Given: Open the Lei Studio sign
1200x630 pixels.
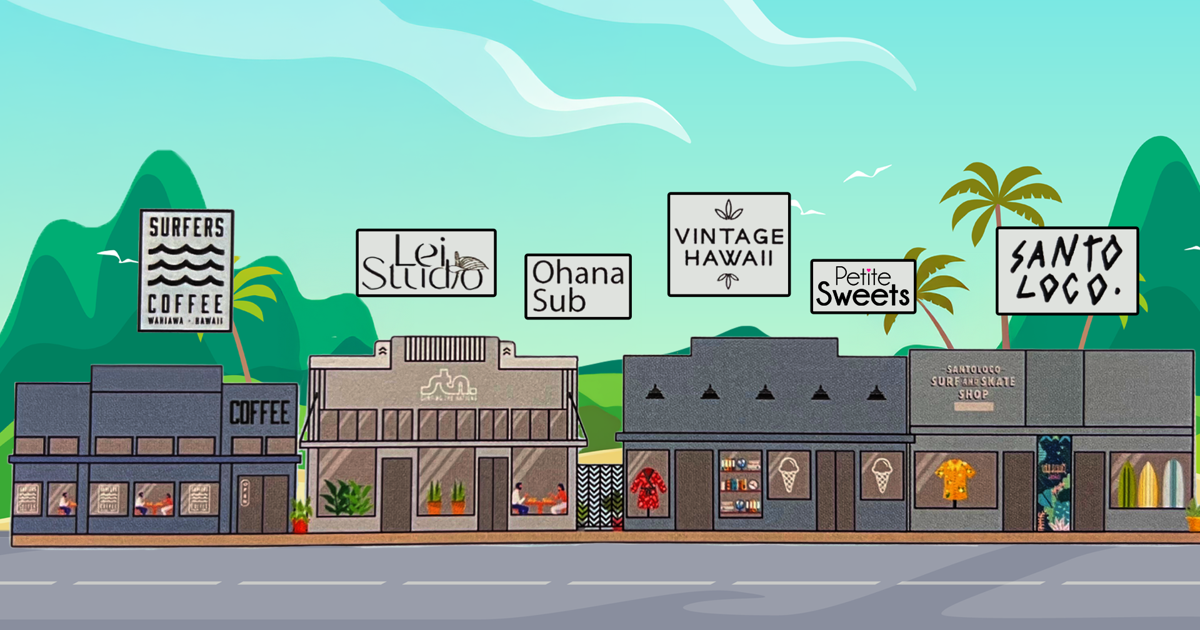Looking at the screenshot, I should click(426, 263).
